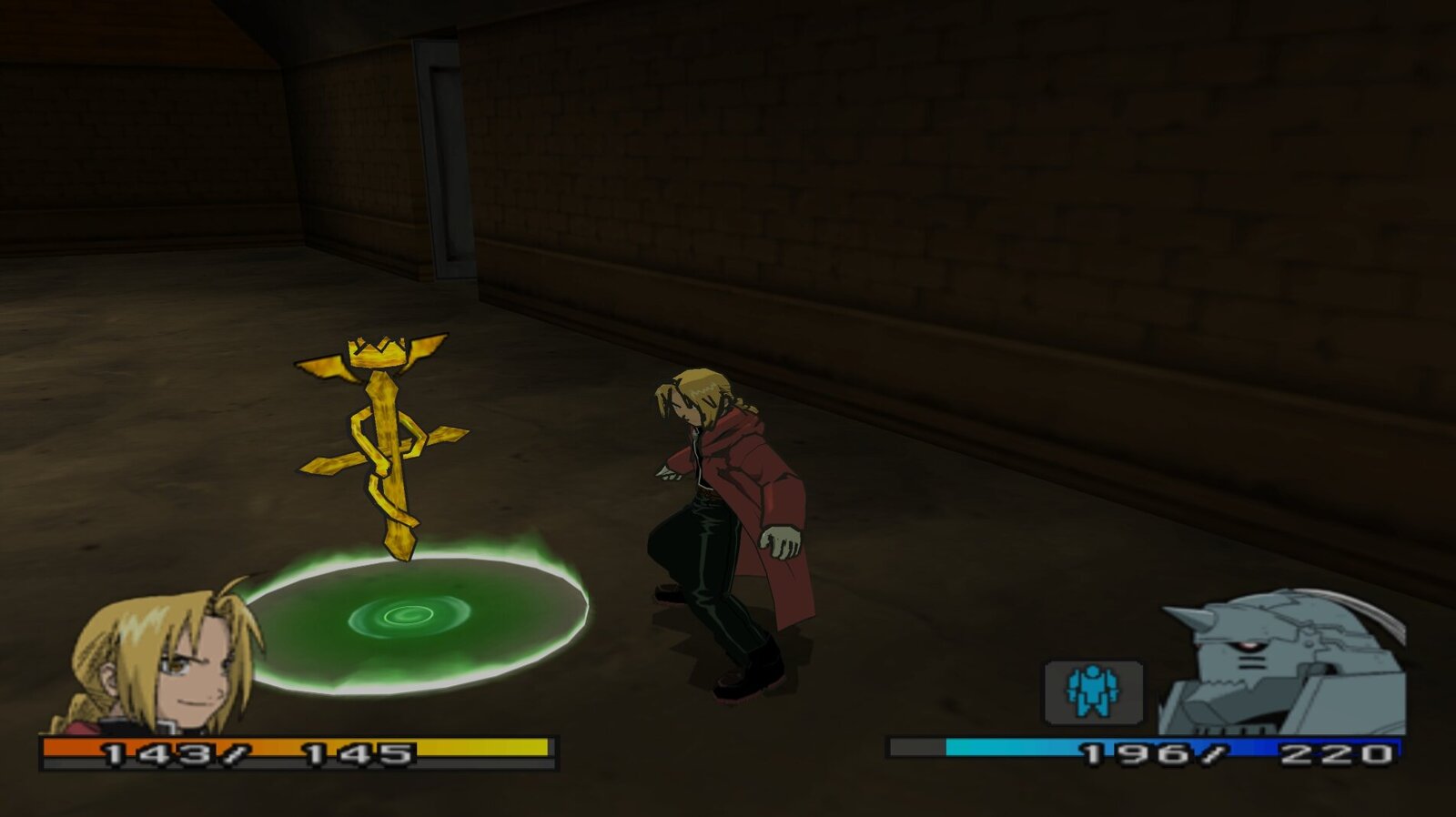
Task: Click Alphonse's armor portrait
Action: pos(1283,664)
